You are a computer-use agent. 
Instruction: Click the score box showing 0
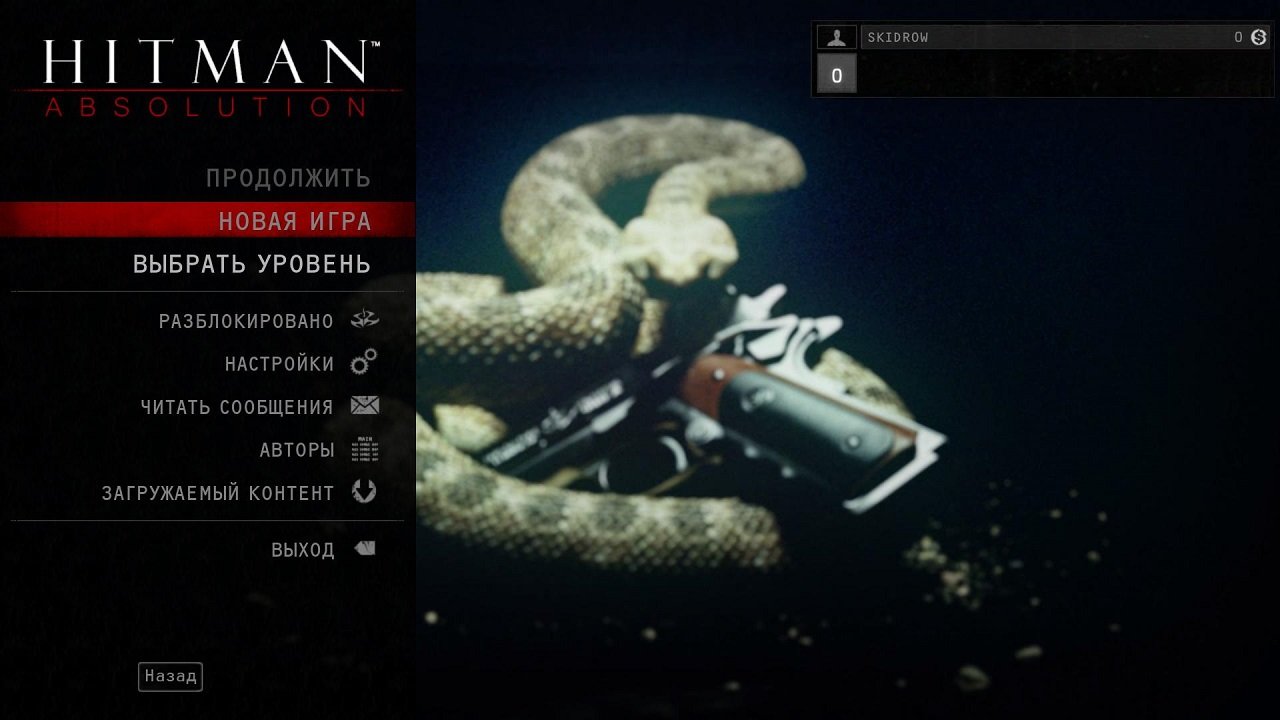835,74
